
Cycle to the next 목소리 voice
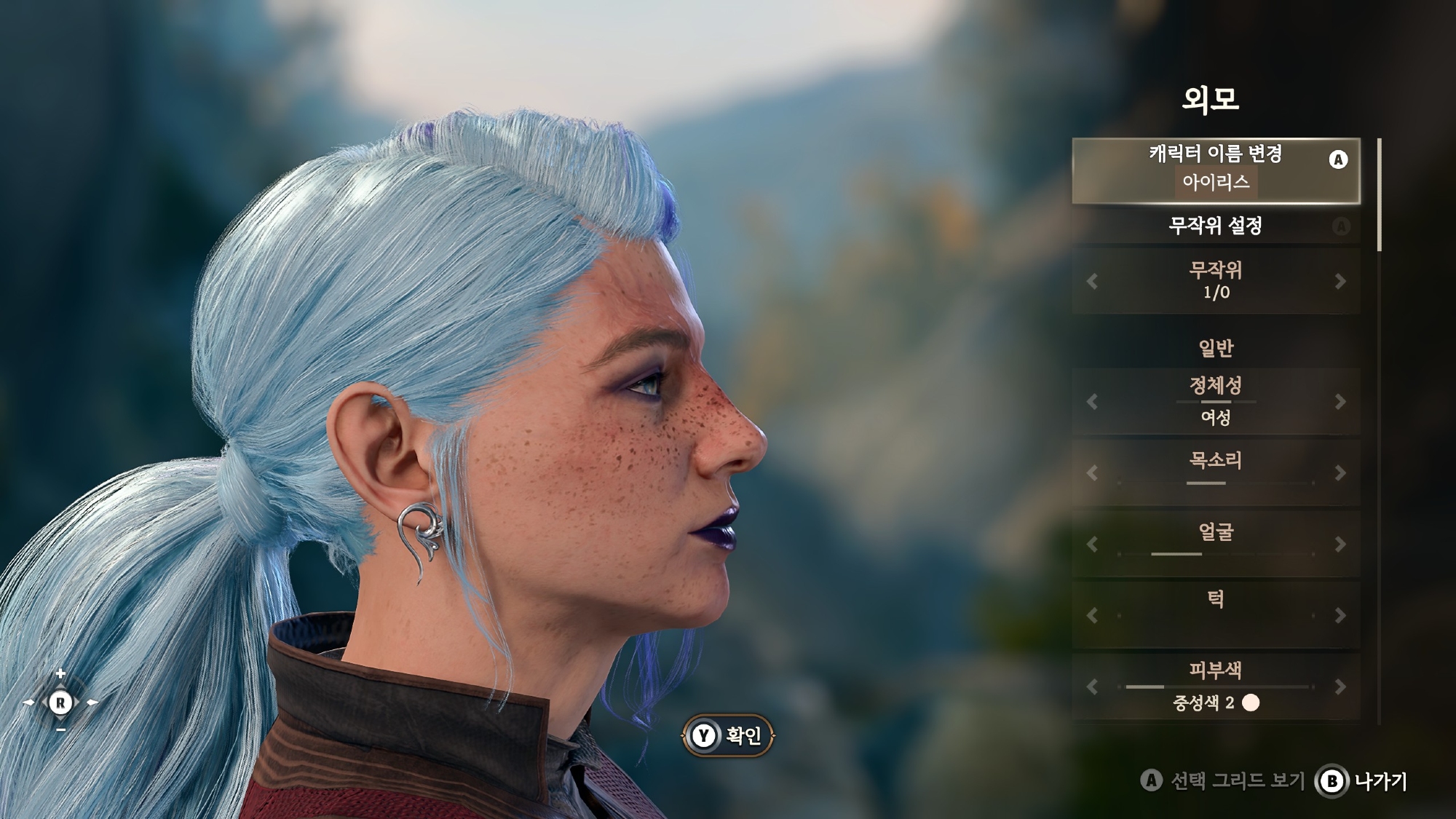click(x=1340, y=472)
